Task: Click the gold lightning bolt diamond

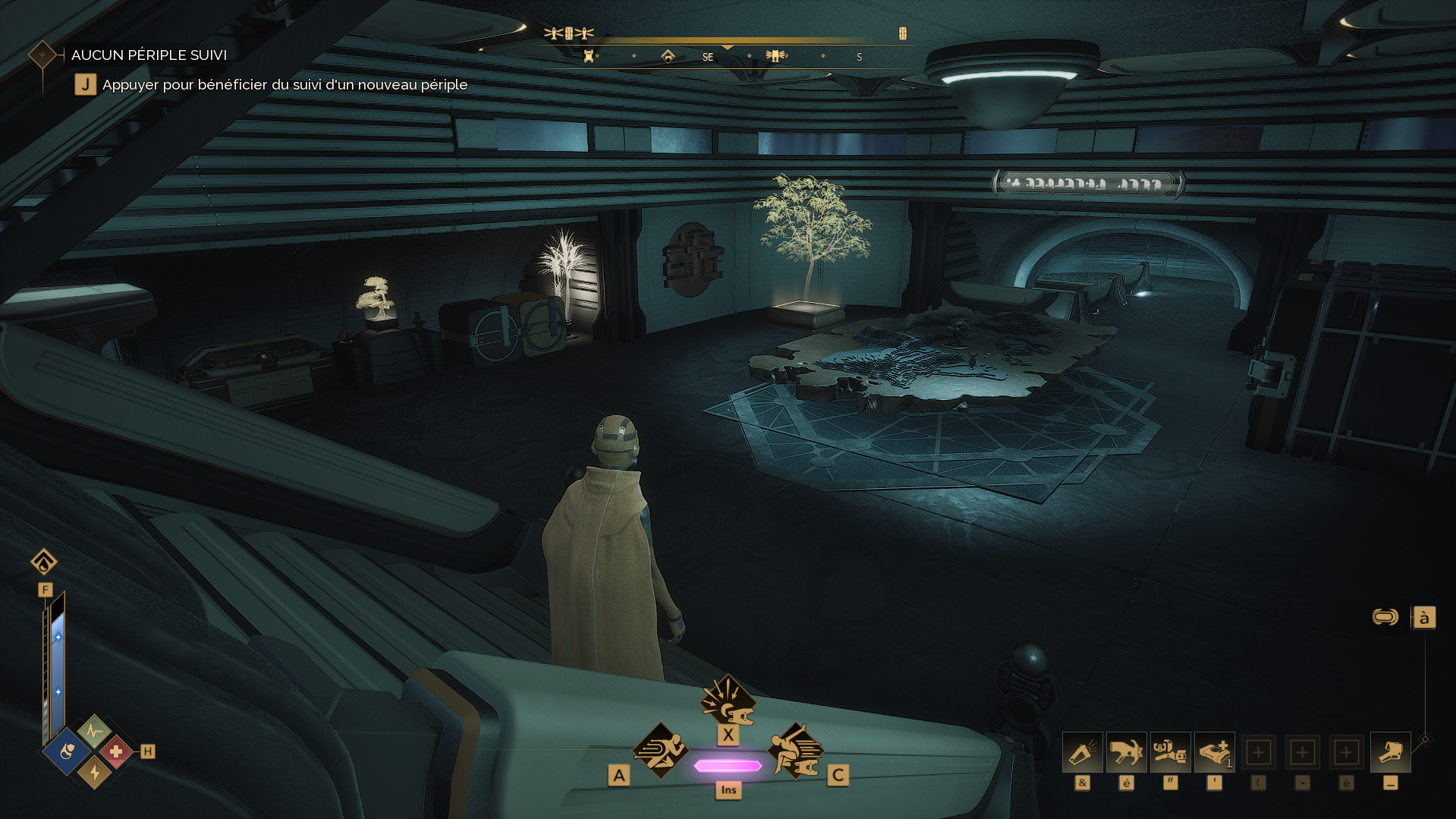Action: pos(95,772)
